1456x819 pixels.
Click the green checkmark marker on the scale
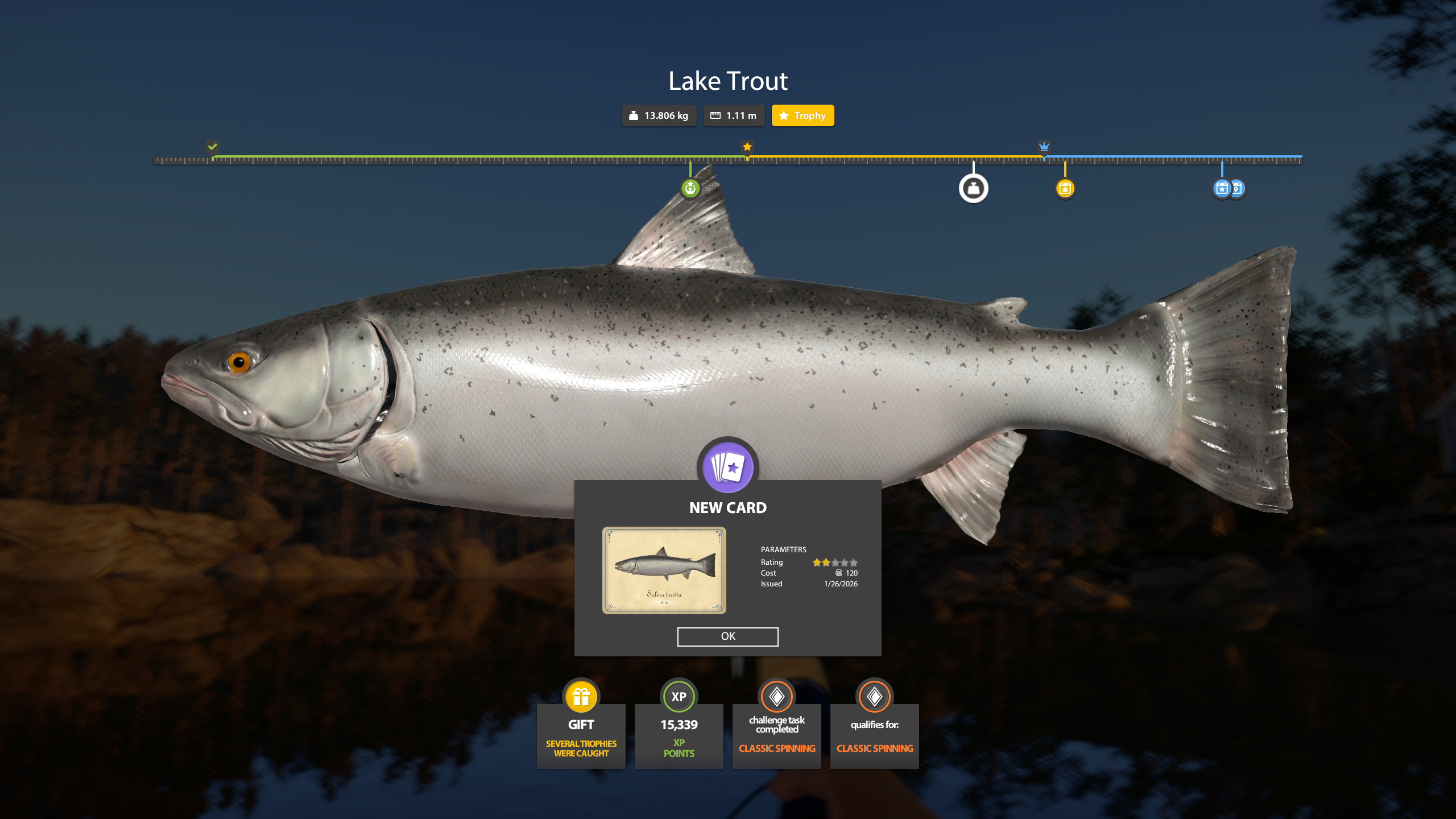pyautogui.click(x=213, y=147)
